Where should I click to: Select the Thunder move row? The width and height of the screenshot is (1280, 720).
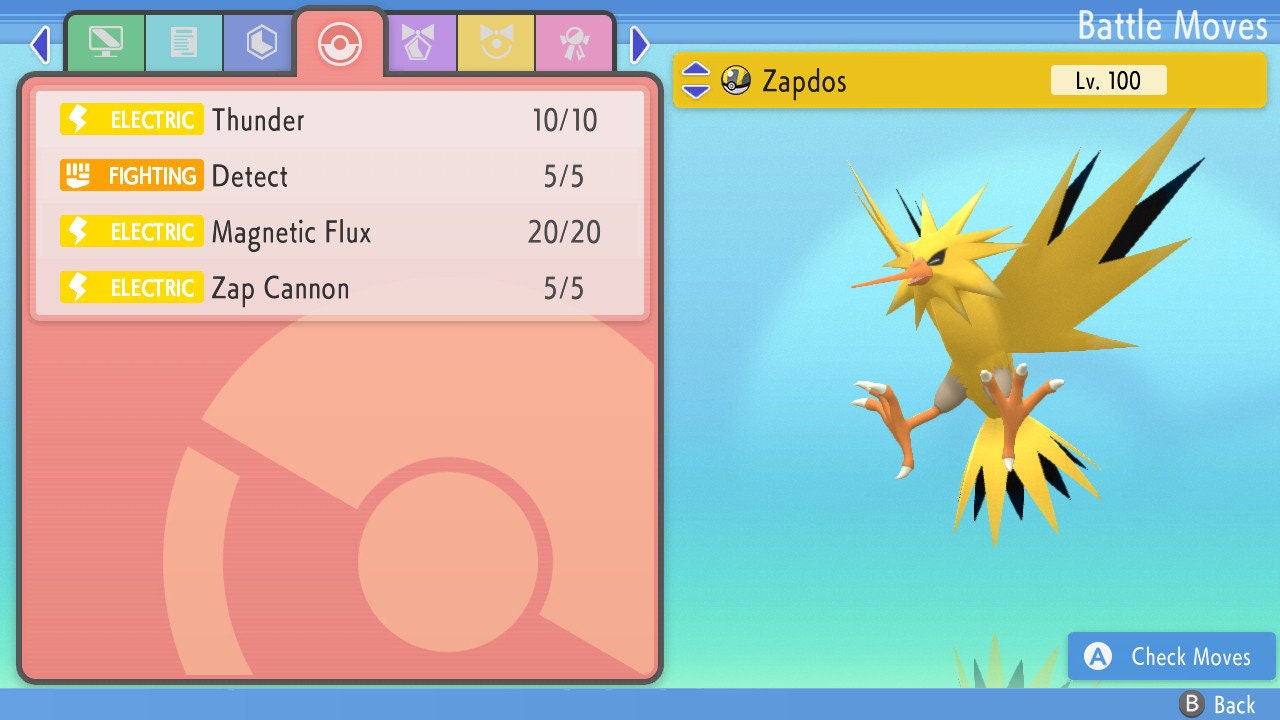coord(340,120)
